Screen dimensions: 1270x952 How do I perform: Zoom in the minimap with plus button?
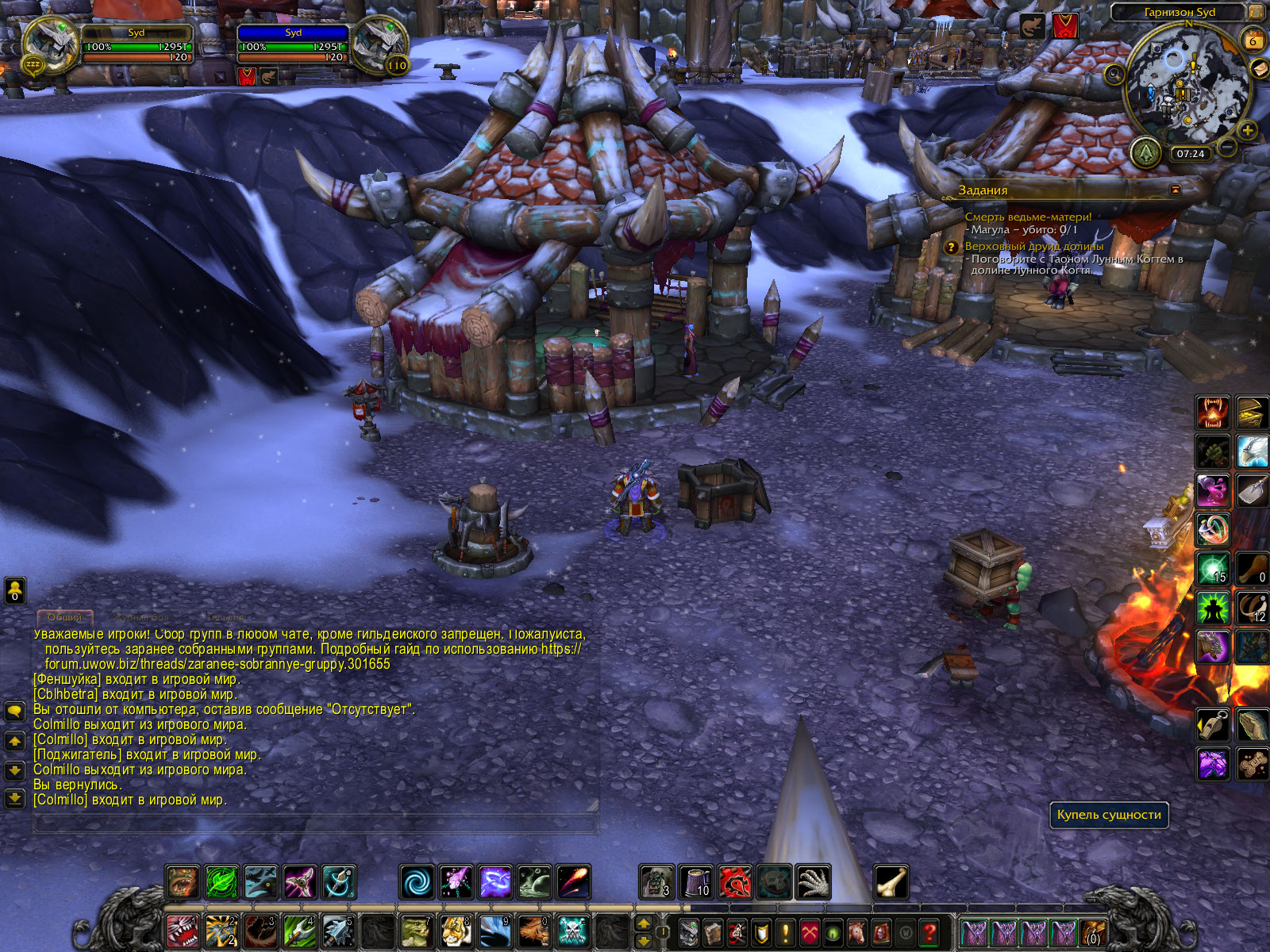[1247, 130]
